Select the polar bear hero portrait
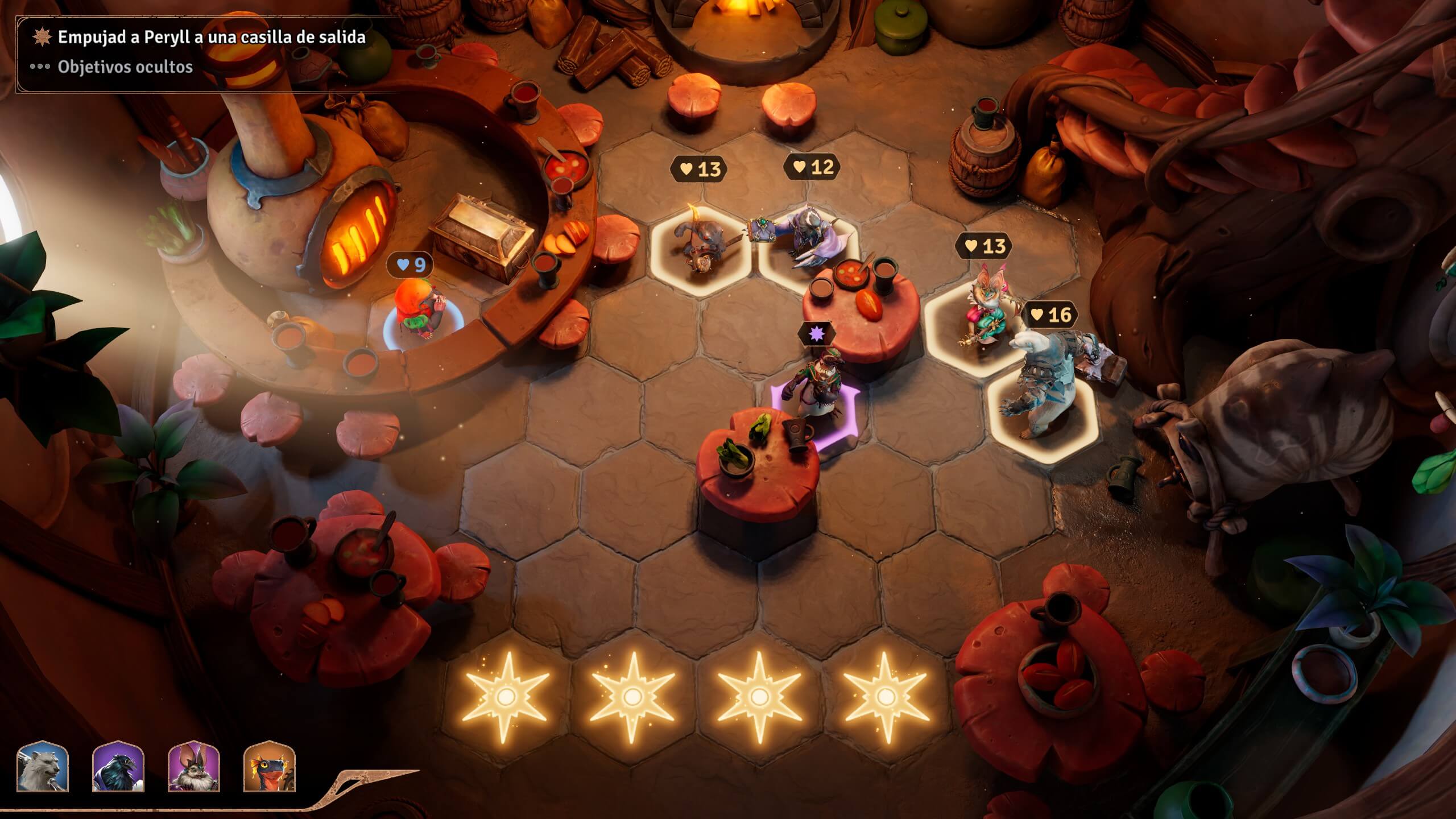This screenshot has width=1456, height=819. click(43, 767)
